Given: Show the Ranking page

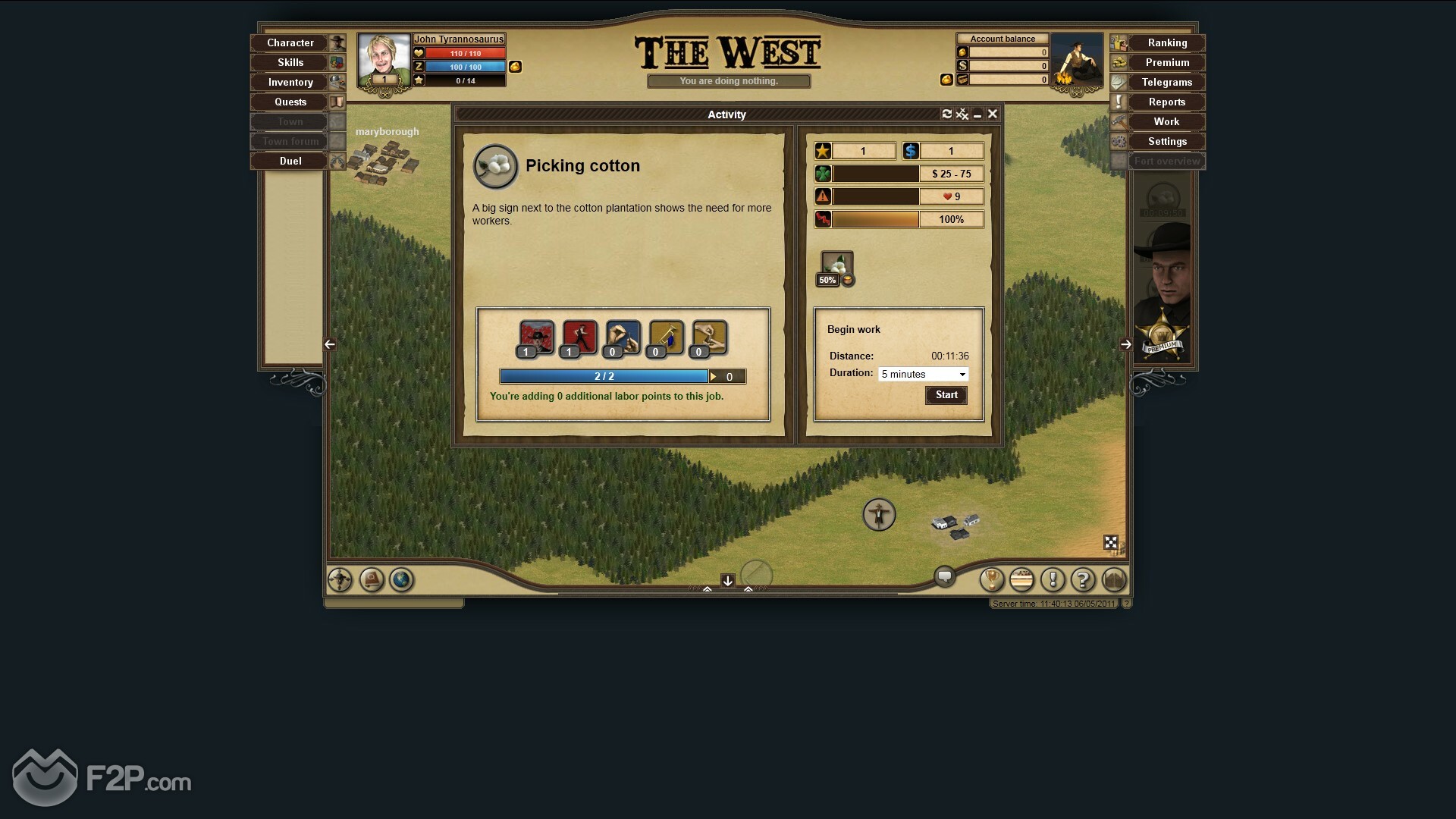Looking at the screenshot, I should click(x=1166, y=43).
